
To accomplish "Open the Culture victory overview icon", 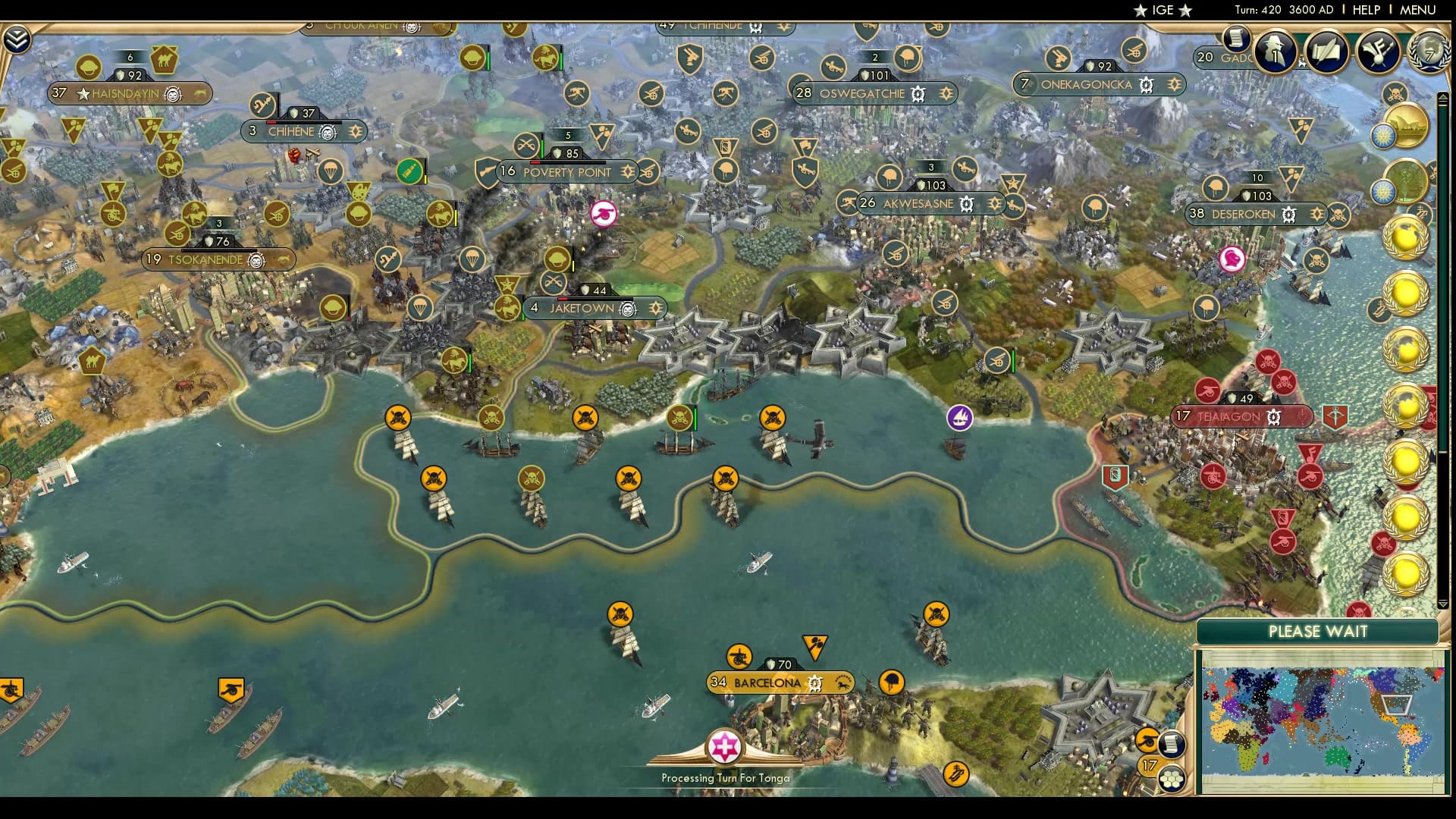I will pos(1378,52).
